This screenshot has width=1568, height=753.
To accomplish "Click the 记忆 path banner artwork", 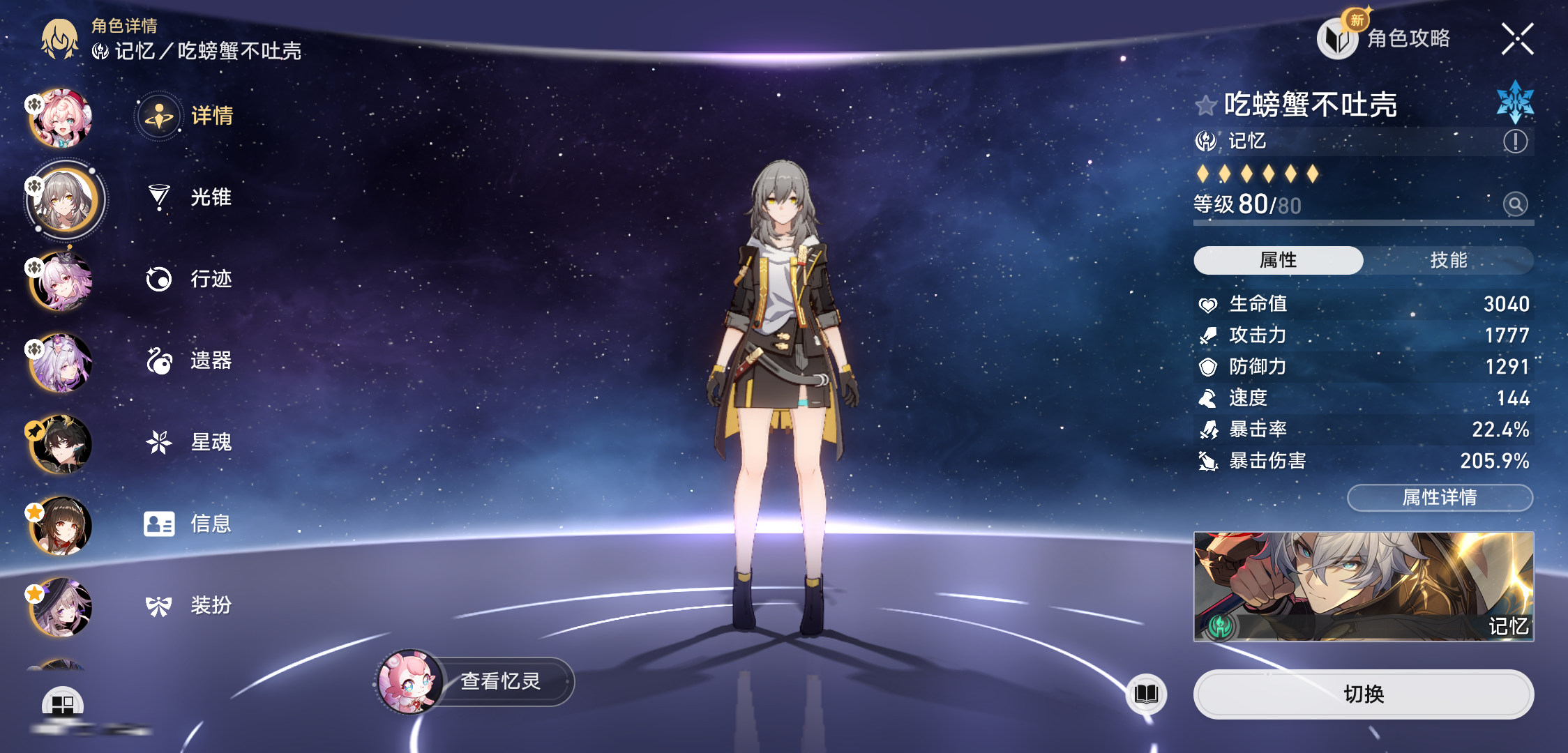I will (1363, 586).
